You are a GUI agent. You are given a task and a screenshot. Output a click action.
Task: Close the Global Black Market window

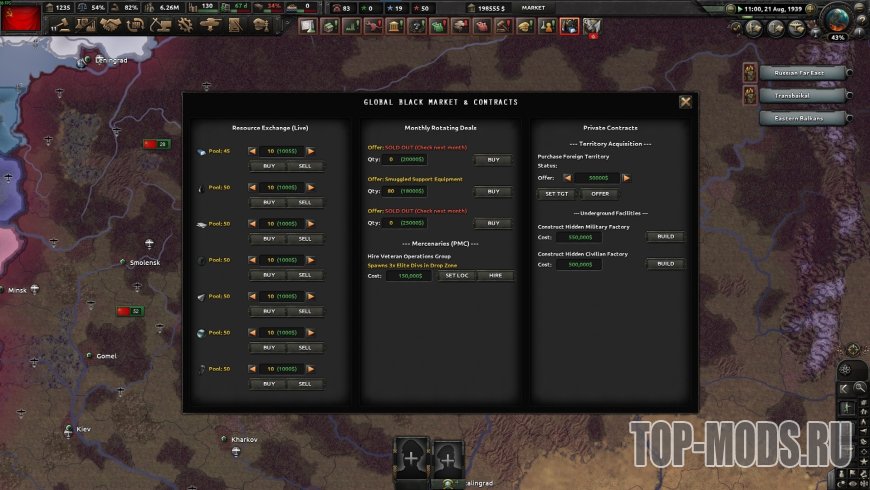click(x=685, y=102)
